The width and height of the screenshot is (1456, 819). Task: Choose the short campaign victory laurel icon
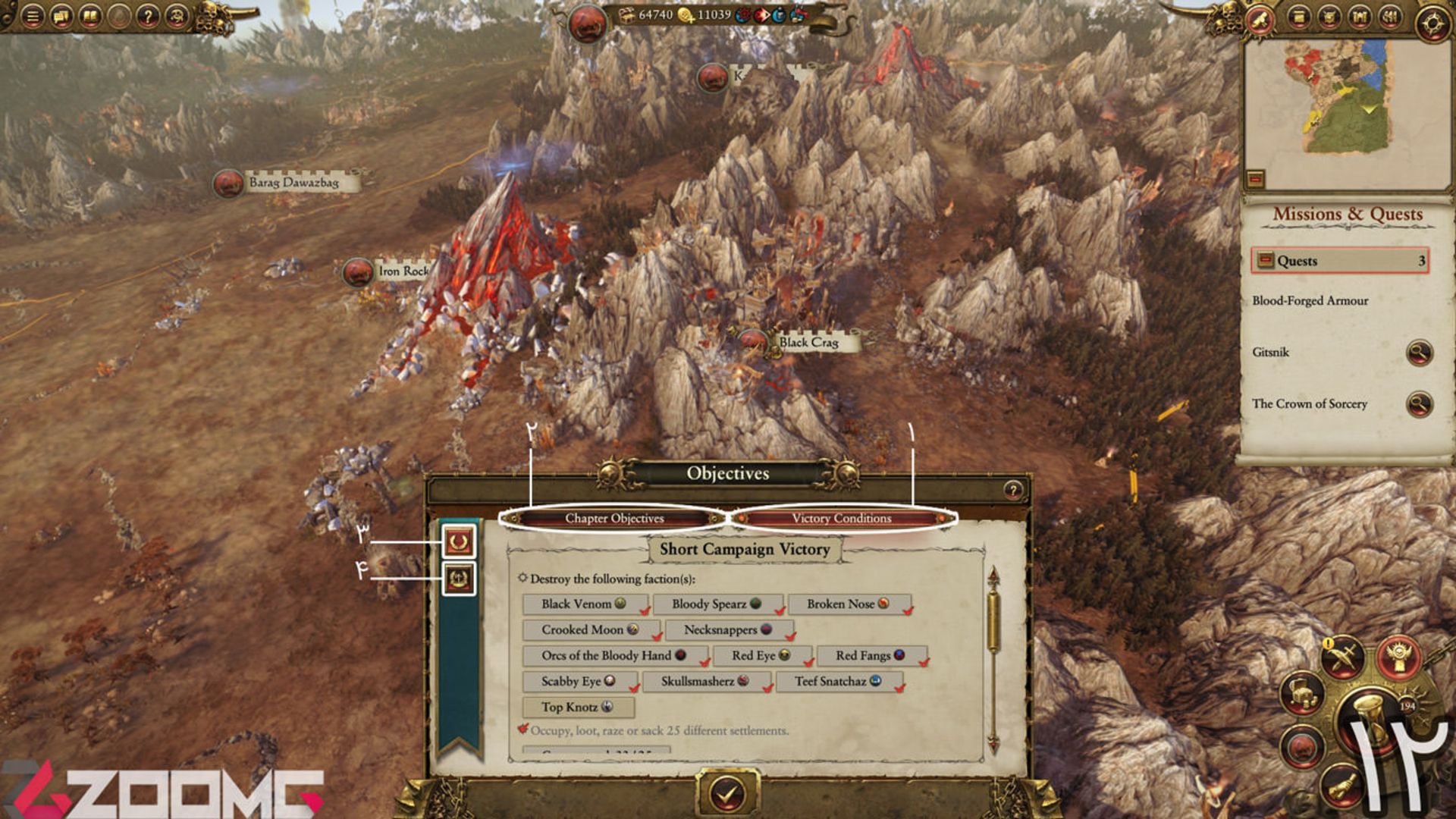[459, 541]
